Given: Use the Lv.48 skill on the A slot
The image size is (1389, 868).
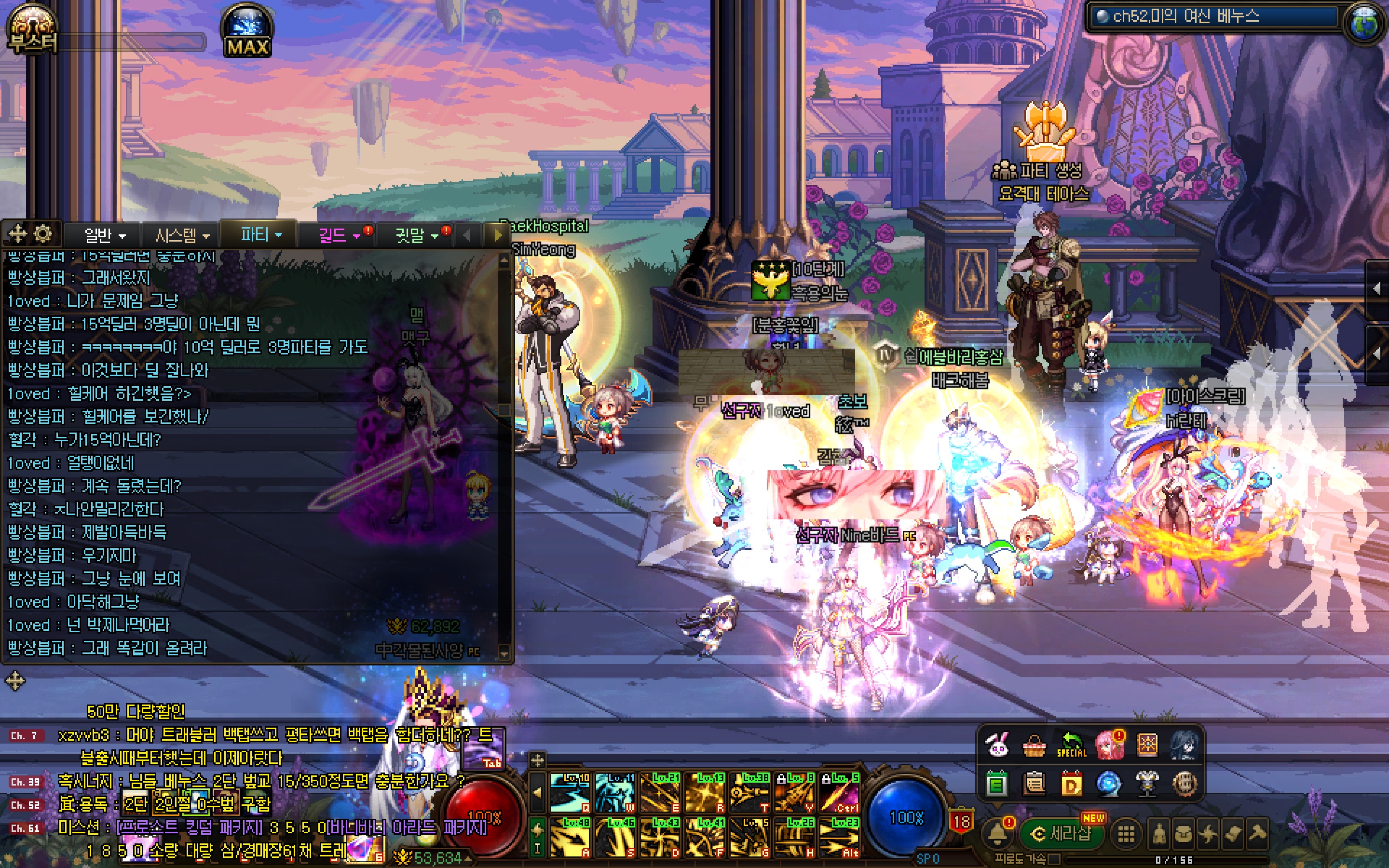Looking at the screenshot, I should pyautogui.click(x=570, y=837).
